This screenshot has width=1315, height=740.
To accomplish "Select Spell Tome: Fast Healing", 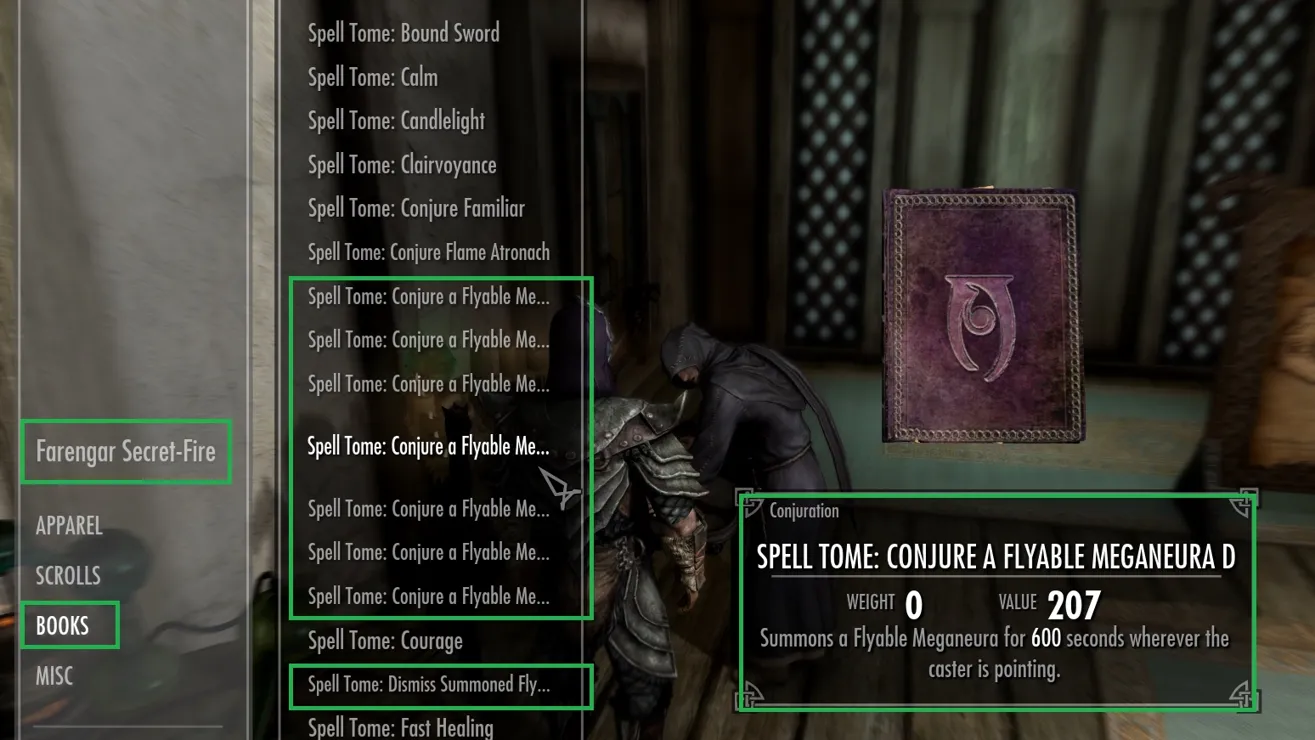I will (400, 728).
